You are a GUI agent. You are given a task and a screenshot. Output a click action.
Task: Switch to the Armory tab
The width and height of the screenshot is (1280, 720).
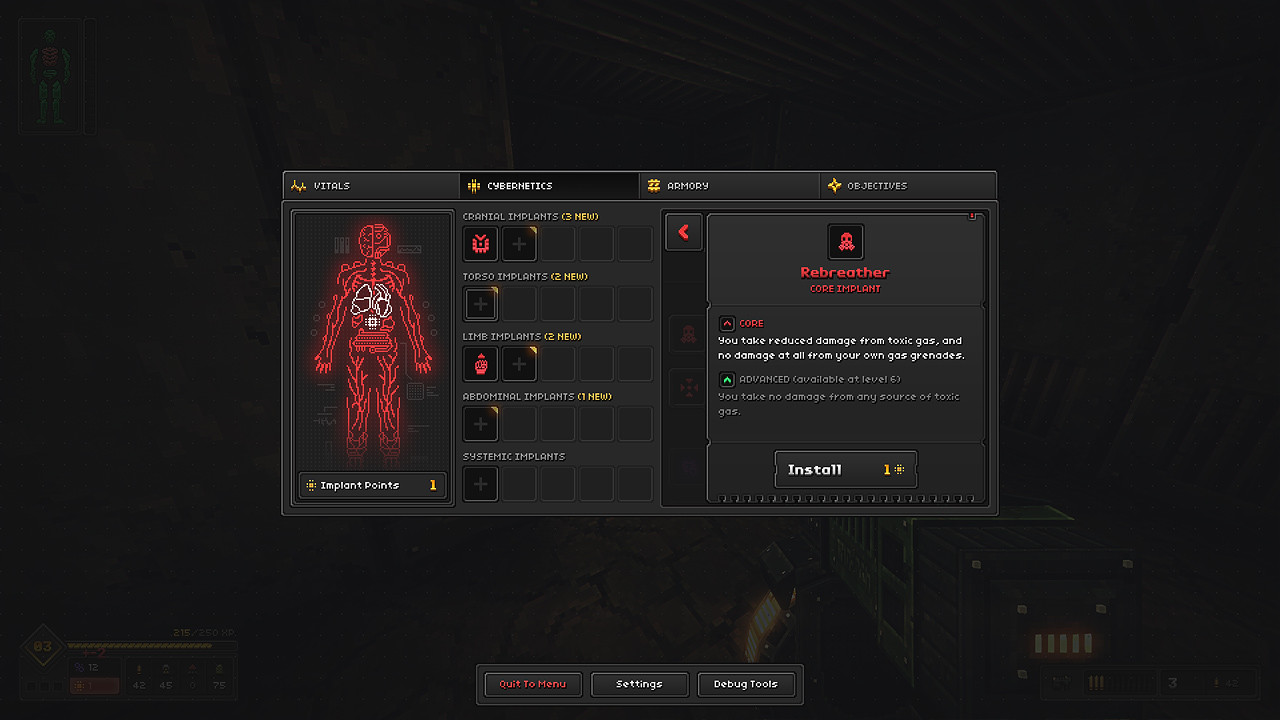coord(728,185)
